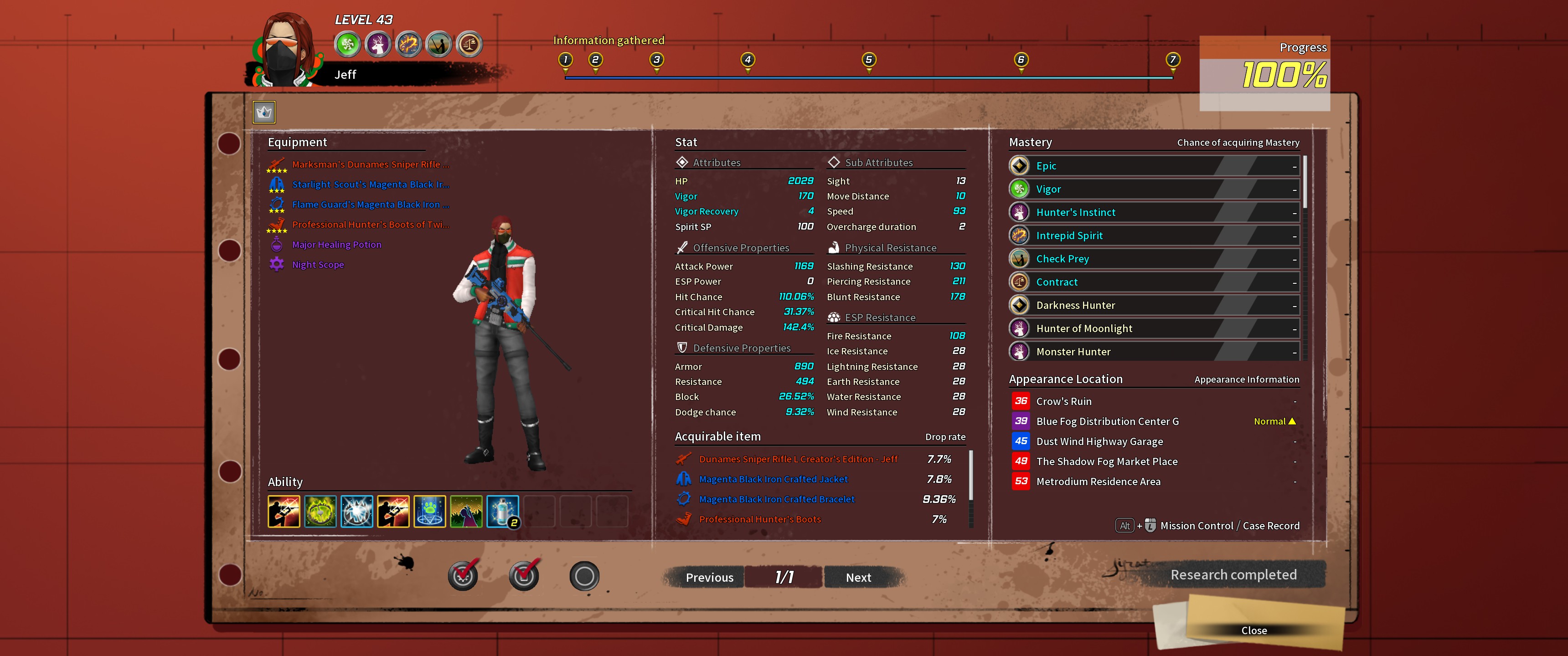Choose the Epic mastery row
This screenshot has height=656, width=1568.
pos(1154,165)
